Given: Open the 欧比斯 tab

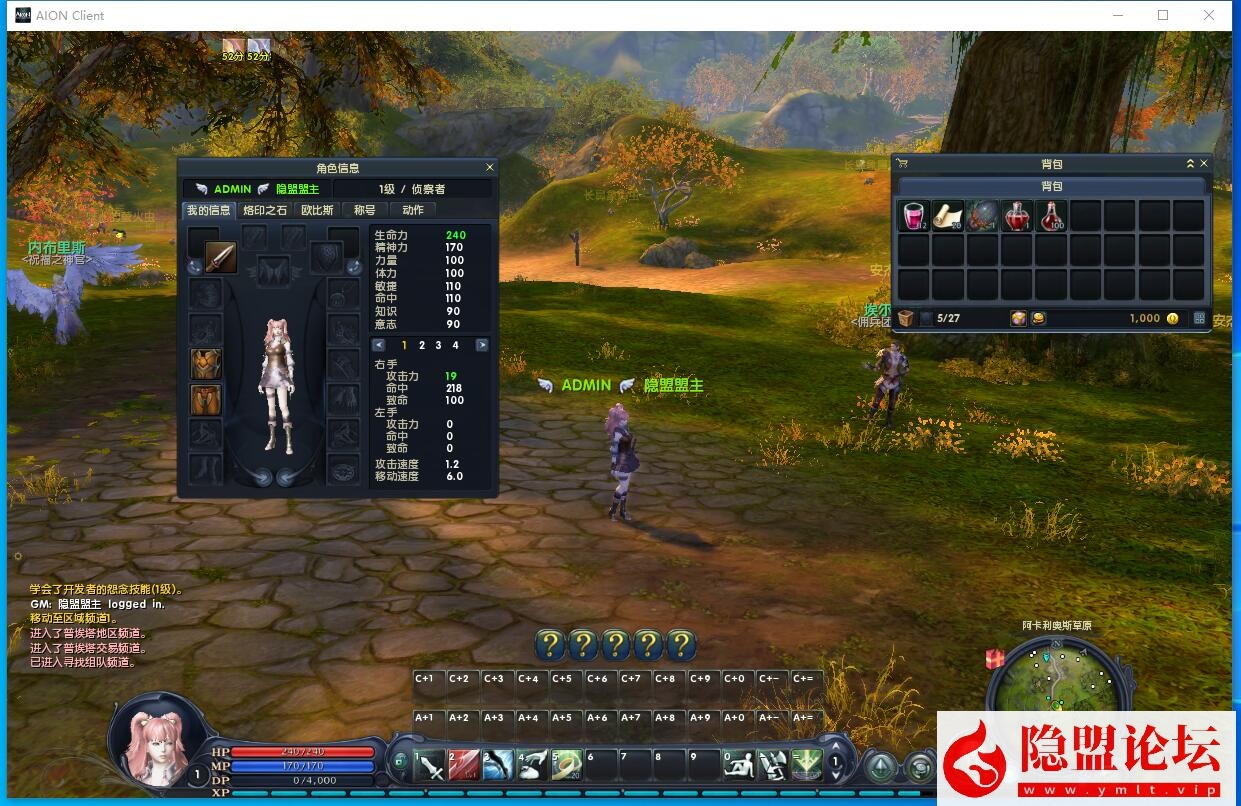Looking at the screenshot, I should [x=317, y=210].
